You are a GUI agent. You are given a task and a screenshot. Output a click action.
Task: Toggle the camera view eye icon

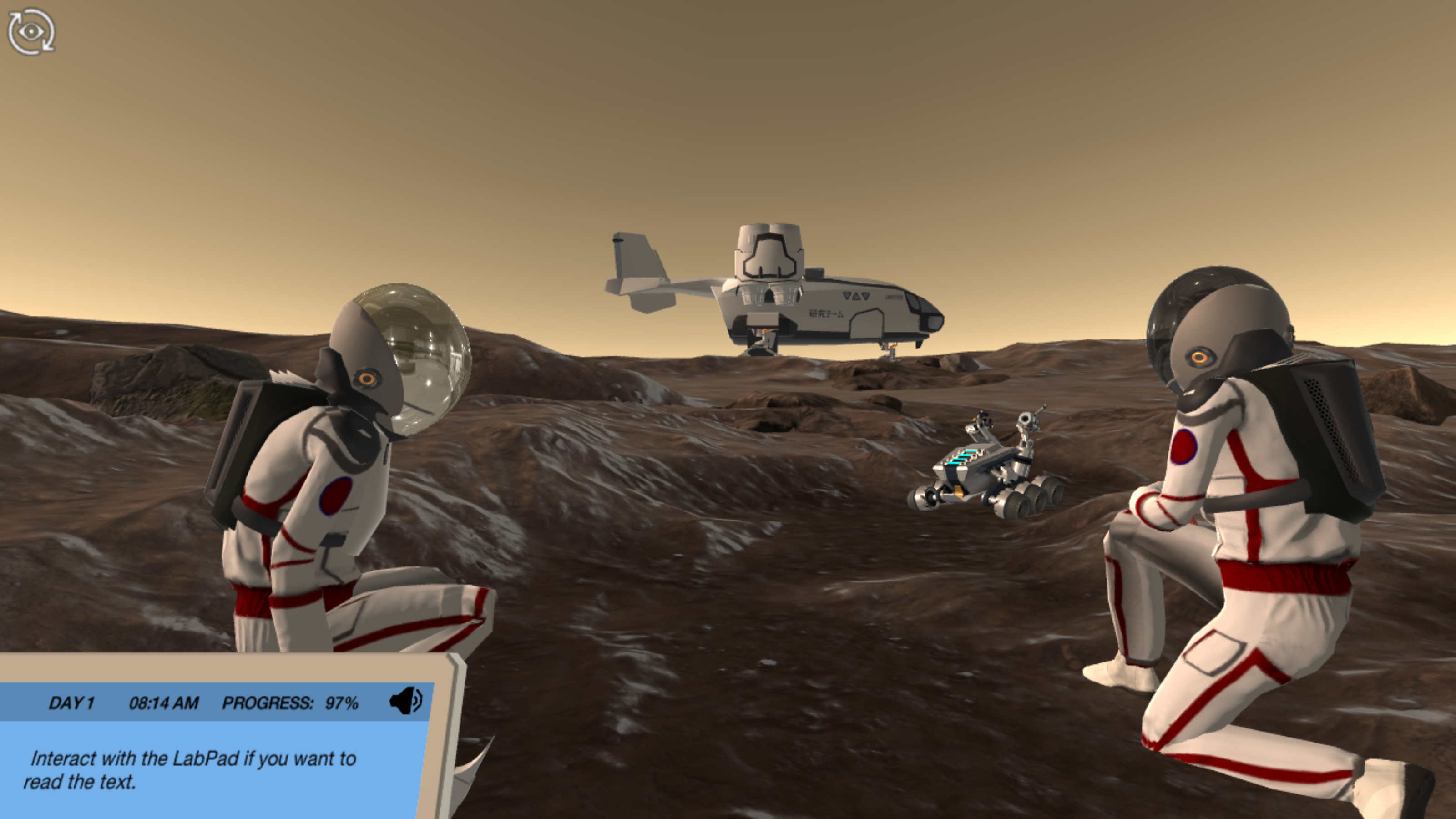point(31,32)
